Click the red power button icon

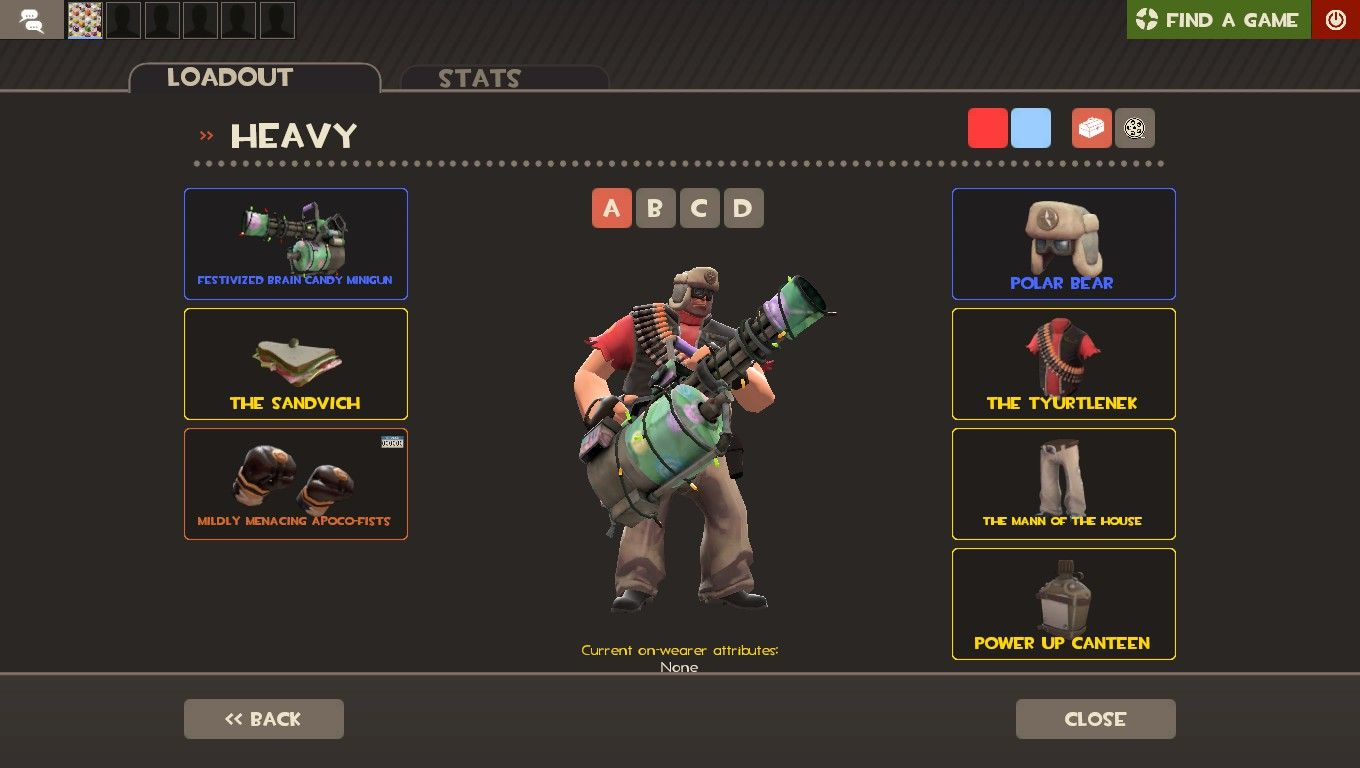(x=1335, y=19)
